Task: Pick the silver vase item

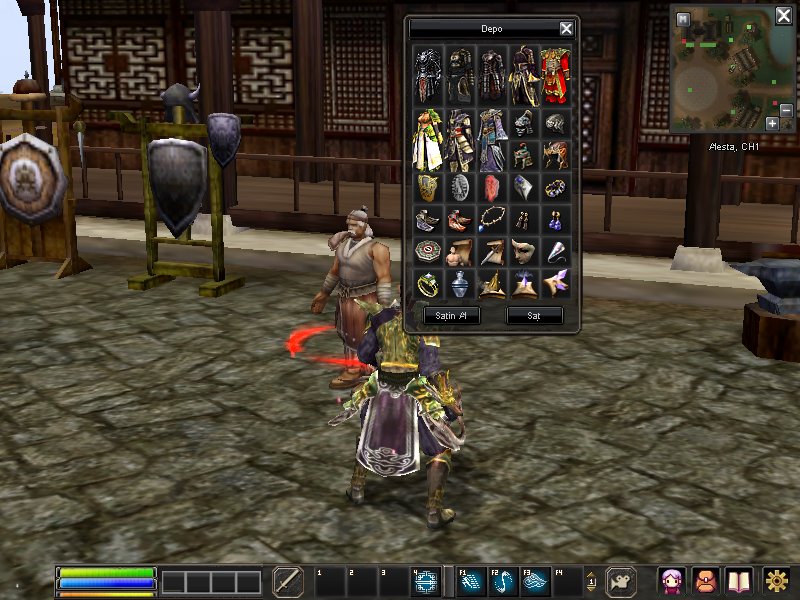Action: click(460, 284)
